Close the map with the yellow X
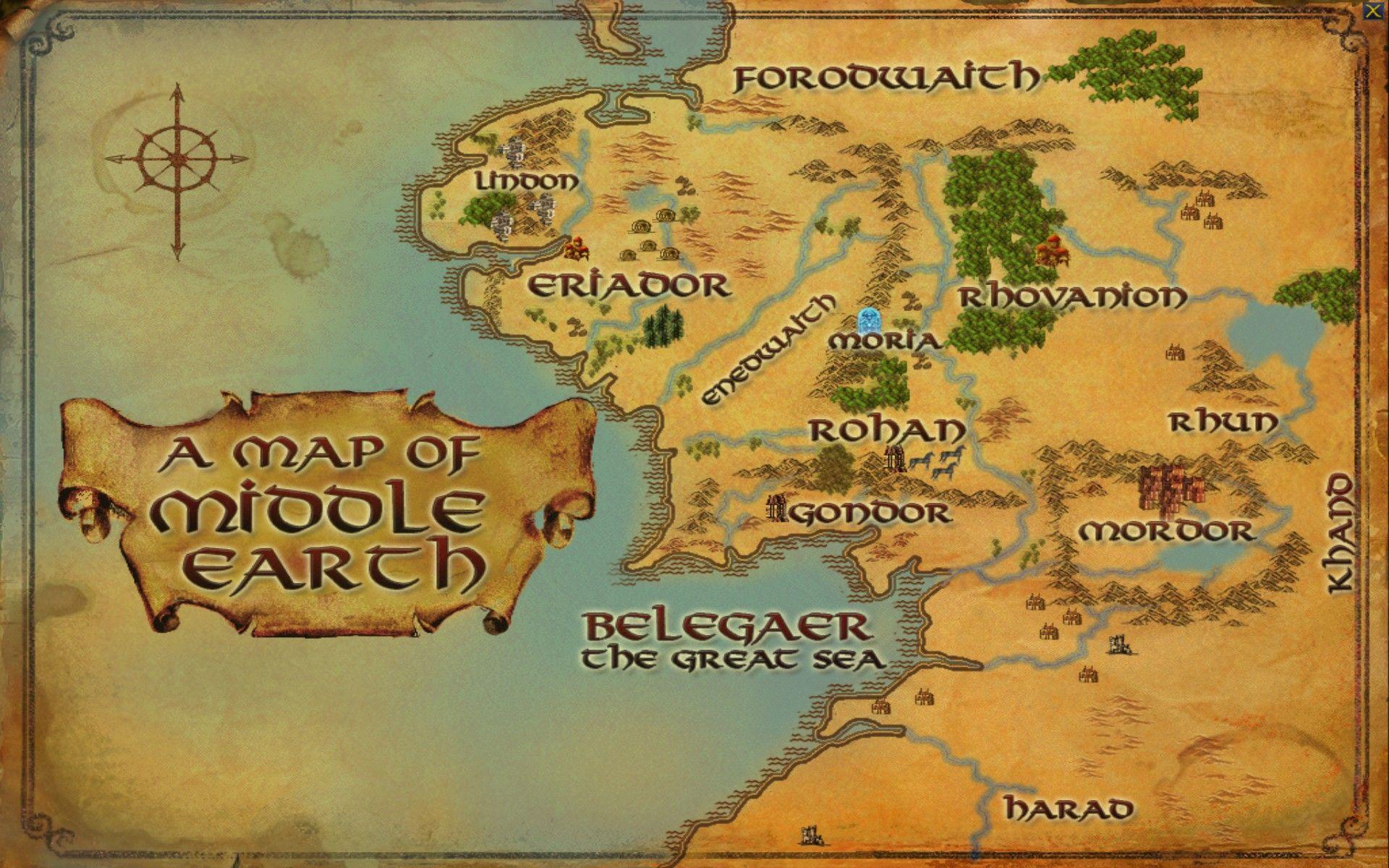This screenshot has width=1389, height=868. coord(1371,12)
